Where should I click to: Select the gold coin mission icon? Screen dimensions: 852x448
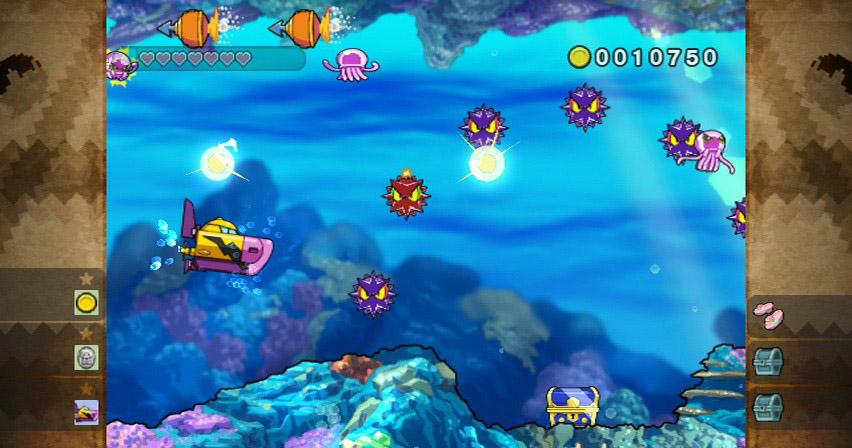87,302
